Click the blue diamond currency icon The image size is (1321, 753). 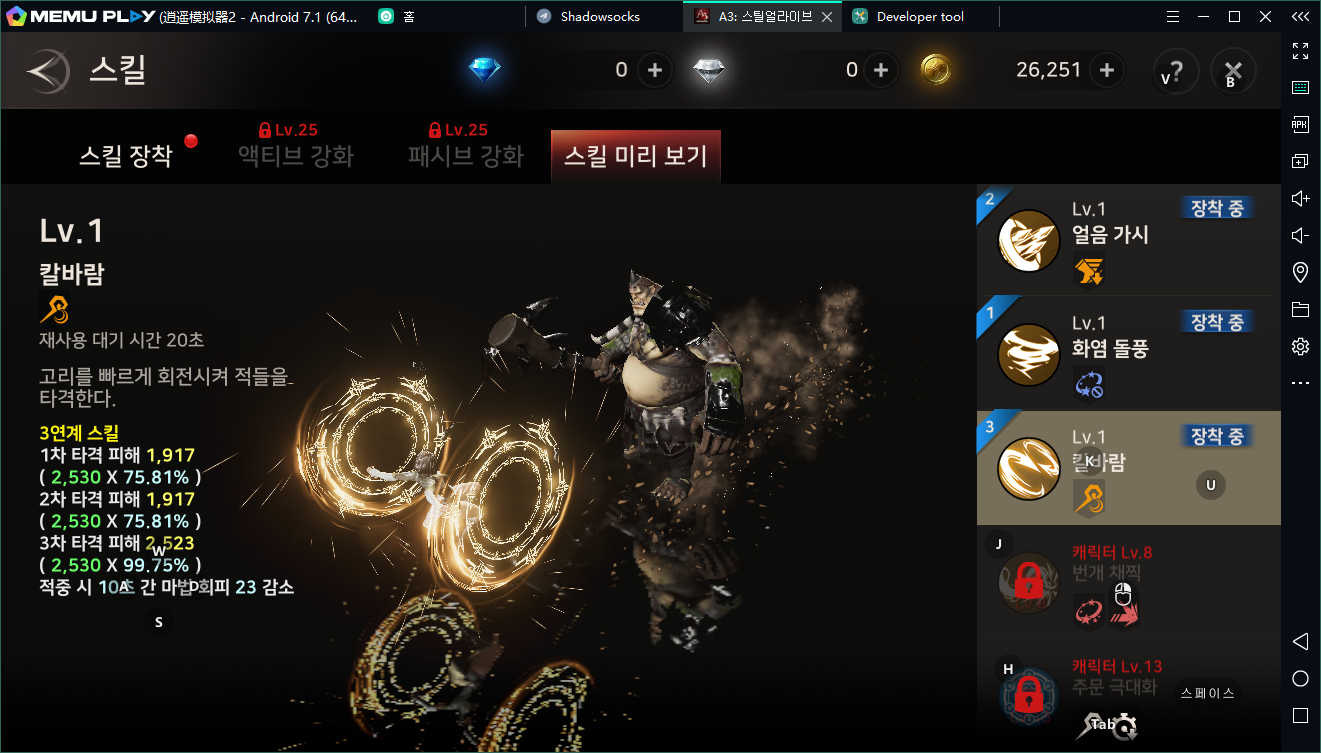pos(484,70)
